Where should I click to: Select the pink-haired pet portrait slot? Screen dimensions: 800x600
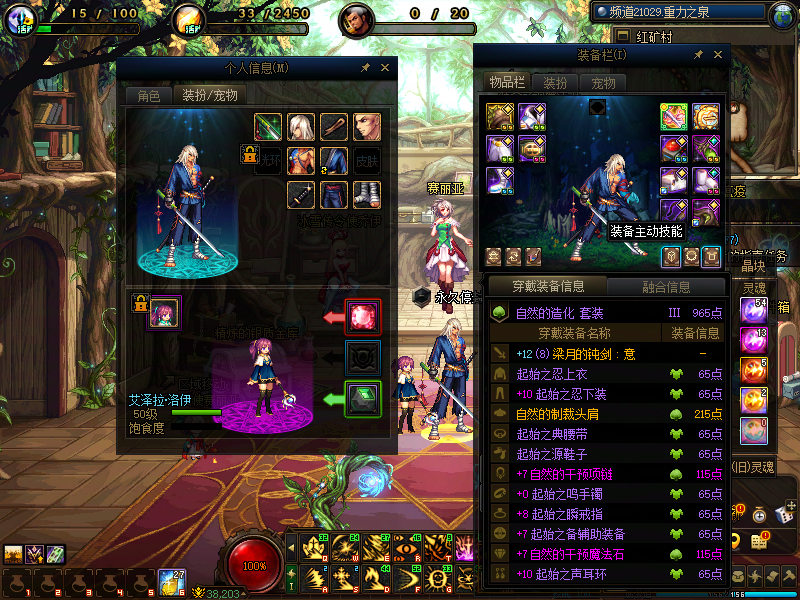(x=164, y=313)
